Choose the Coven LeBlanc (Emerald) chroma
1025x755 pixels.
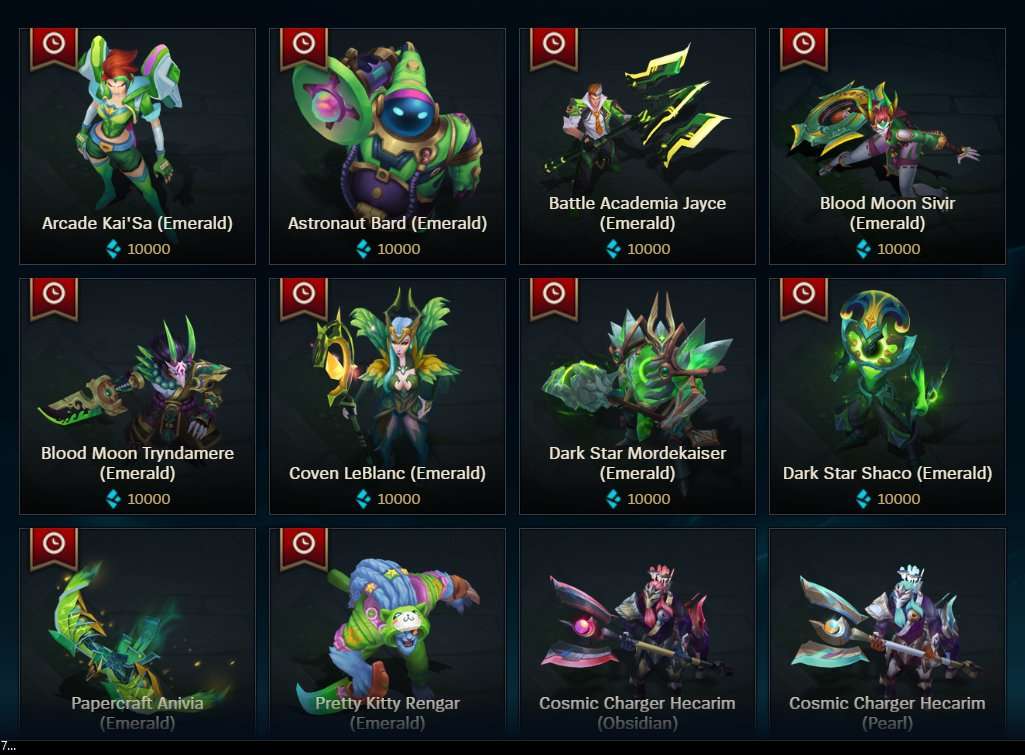pos(387,396)
